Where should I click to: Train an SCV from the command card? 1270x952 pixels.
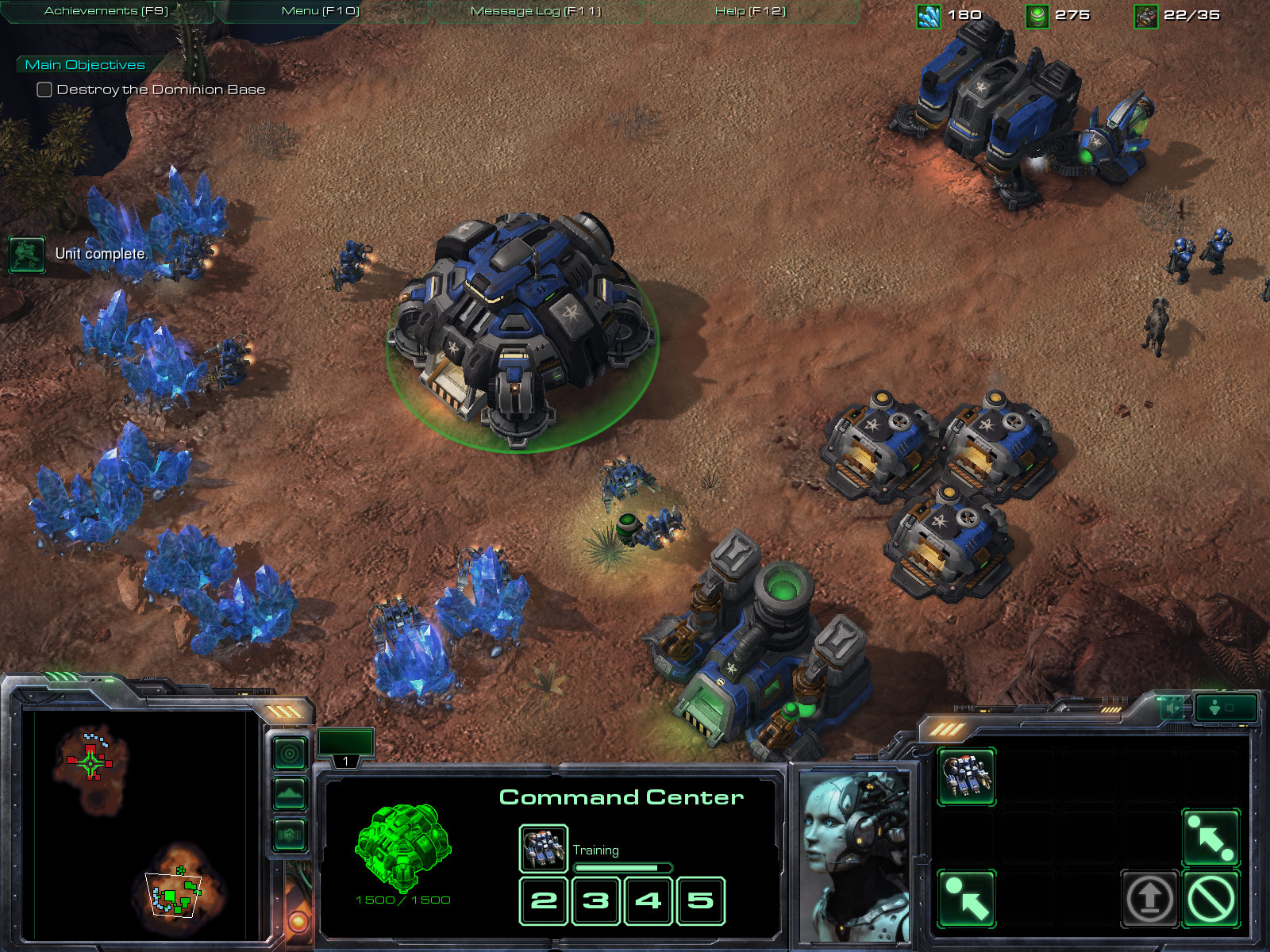pos(966,776)
